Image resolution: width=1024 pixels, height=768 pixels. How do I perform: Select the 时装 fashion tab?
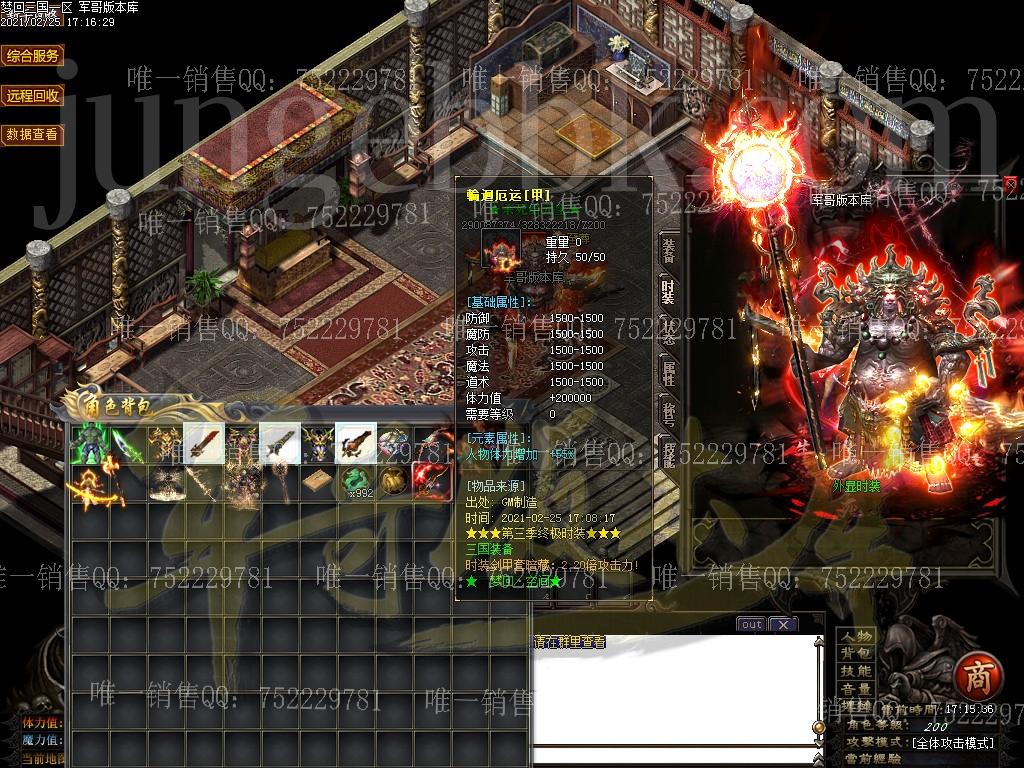coord(668,289)
